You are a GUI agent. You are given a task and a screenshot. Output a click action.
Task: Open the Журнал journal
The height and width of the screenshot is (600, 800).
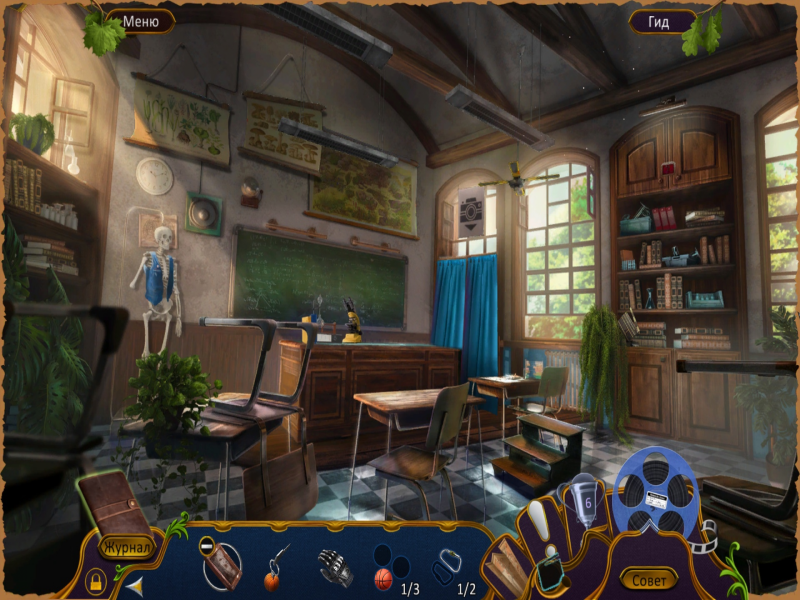(125, 547)
